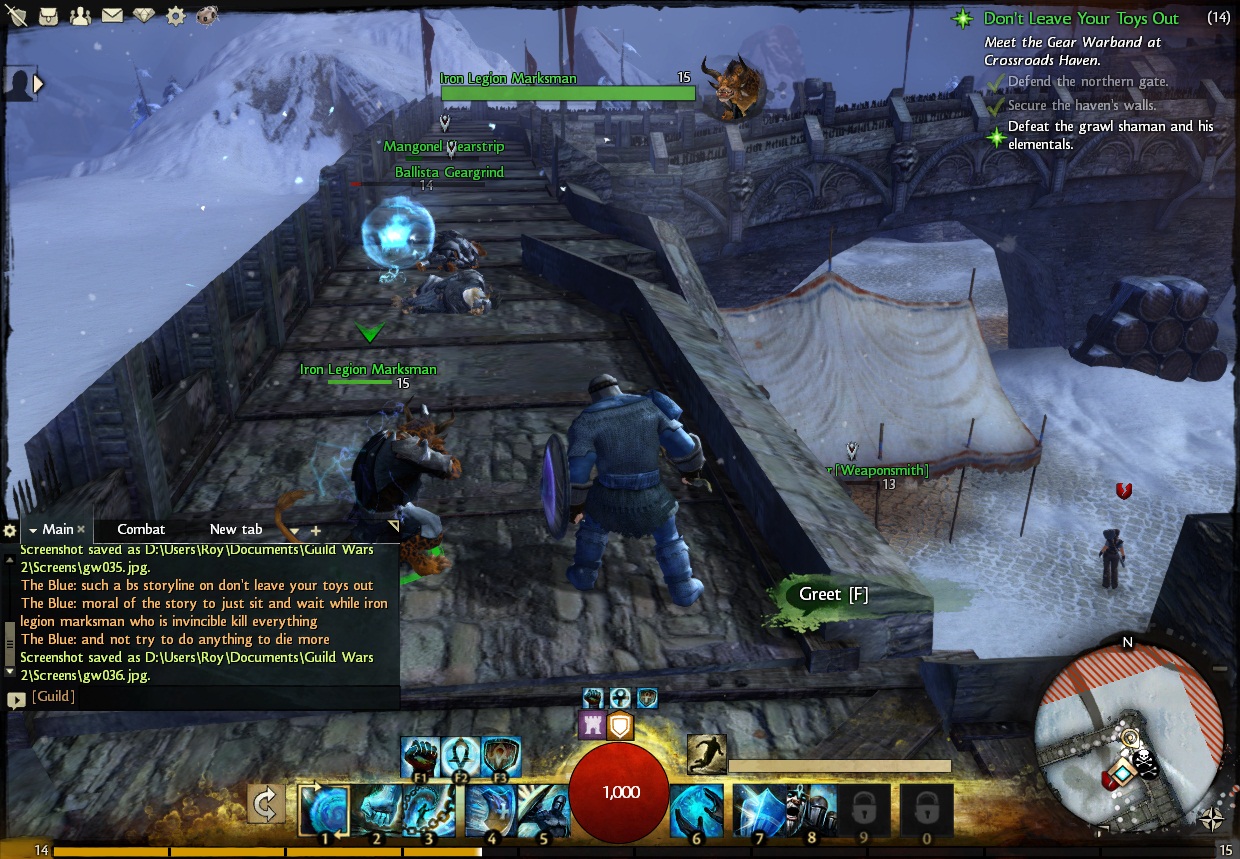Open the gem store diamond icon

(143, 15)
